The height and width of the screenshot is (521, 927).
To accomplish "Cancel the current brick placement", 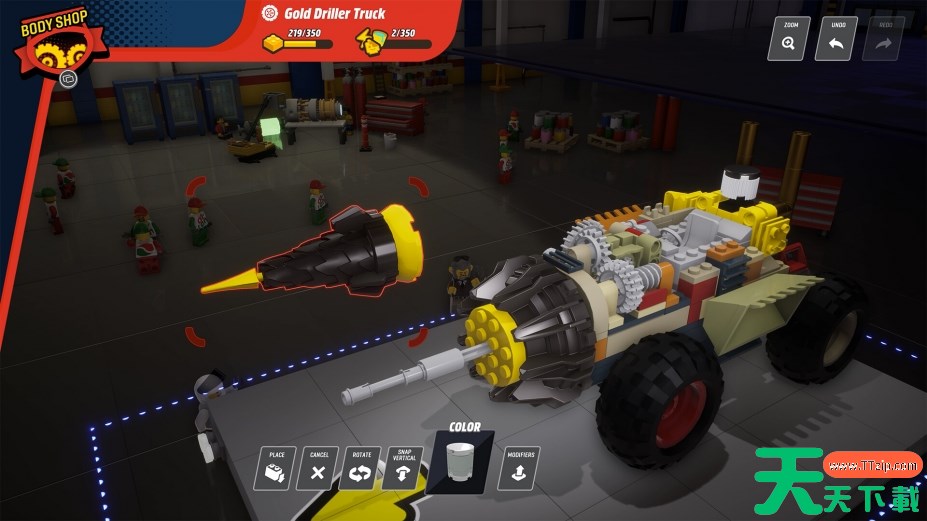I will pos(319,468).
